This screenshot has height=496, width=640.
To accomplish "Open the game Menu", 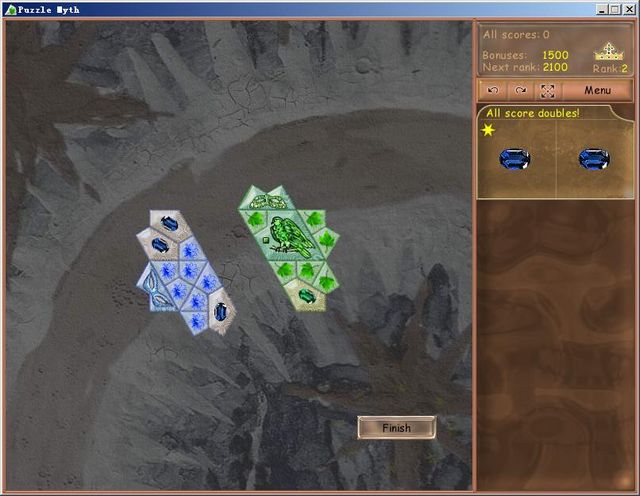I will click(597, 90).
